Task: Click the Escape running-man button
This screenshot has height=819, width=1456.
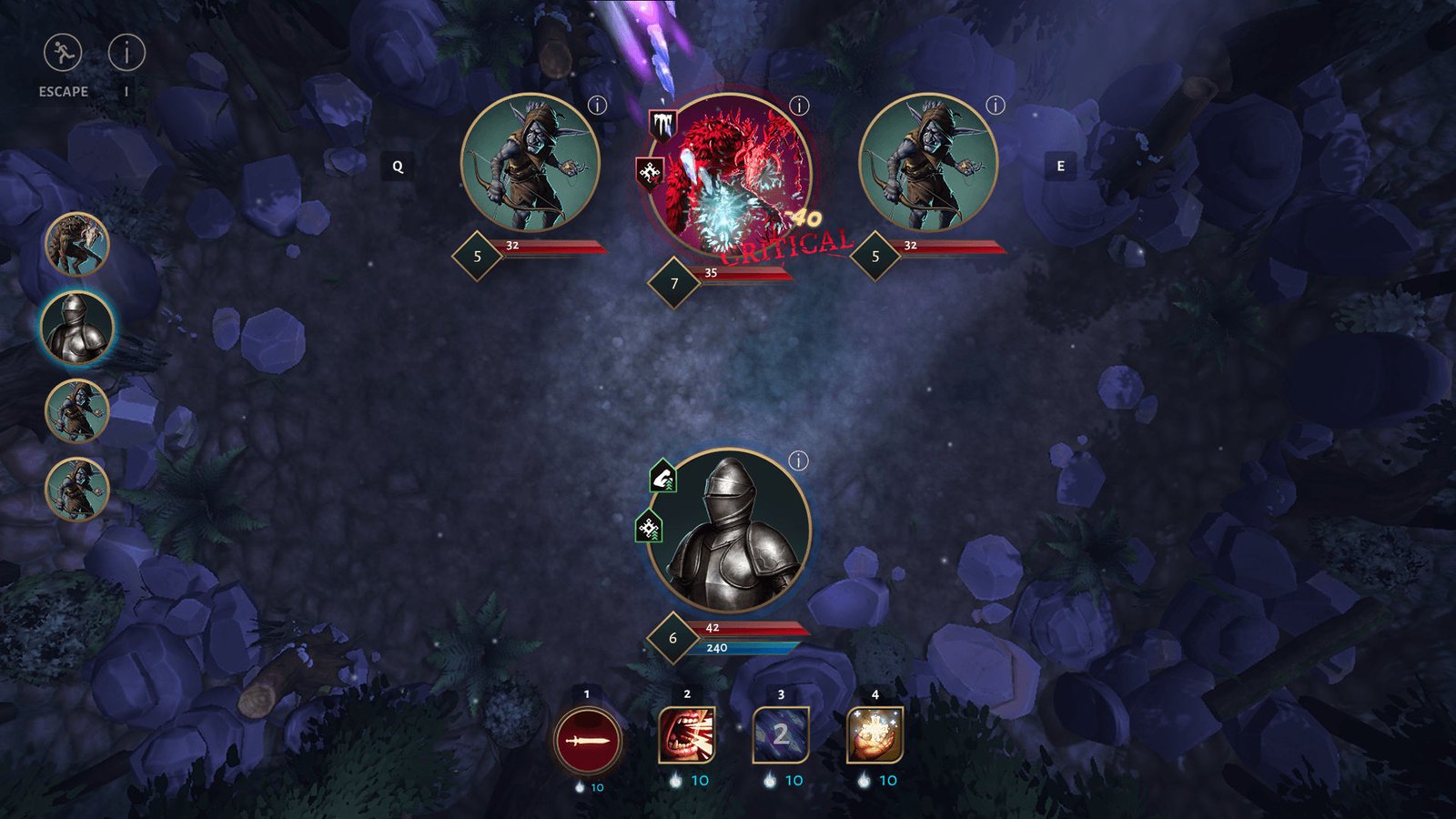Action: [x=63, y=54]
